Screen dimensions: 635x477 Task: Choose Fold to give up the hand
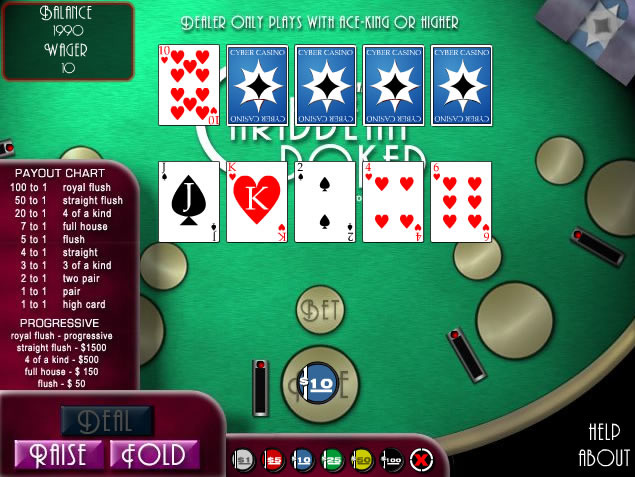click(154, 455)
